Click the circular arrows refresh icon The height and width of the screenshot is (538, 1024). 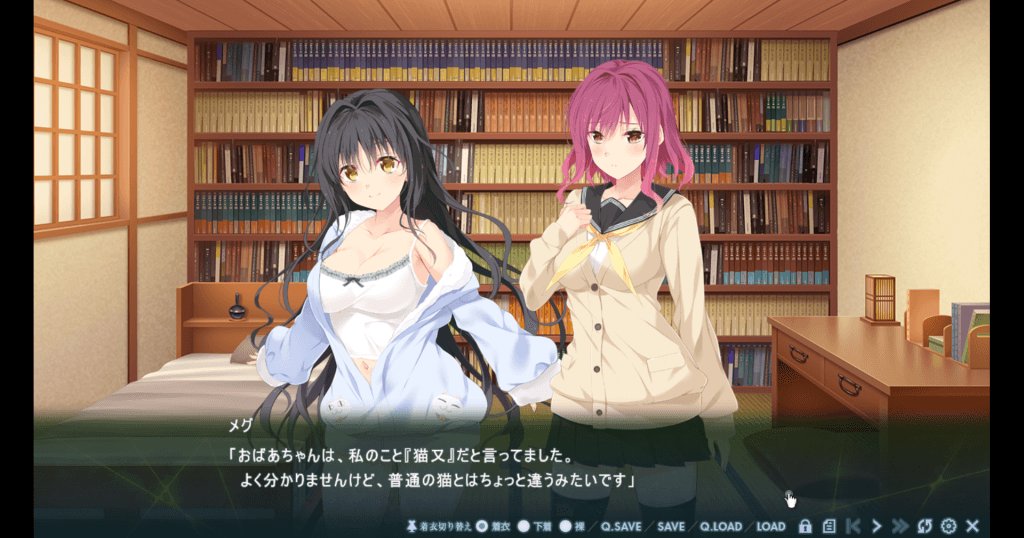[x=925, y=526]
